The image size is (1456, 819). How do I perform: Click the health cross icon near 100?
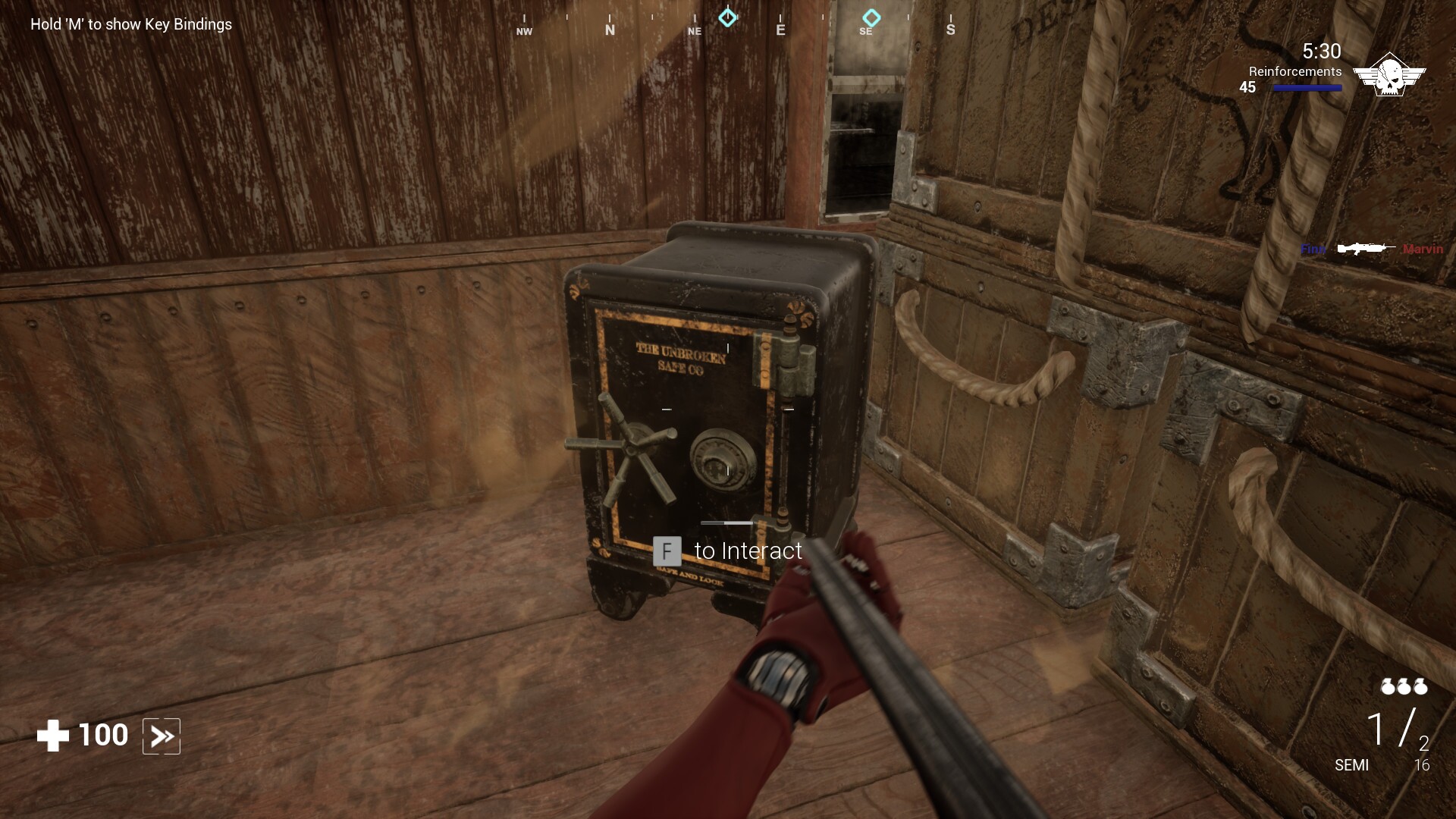(x=52, y=734)
